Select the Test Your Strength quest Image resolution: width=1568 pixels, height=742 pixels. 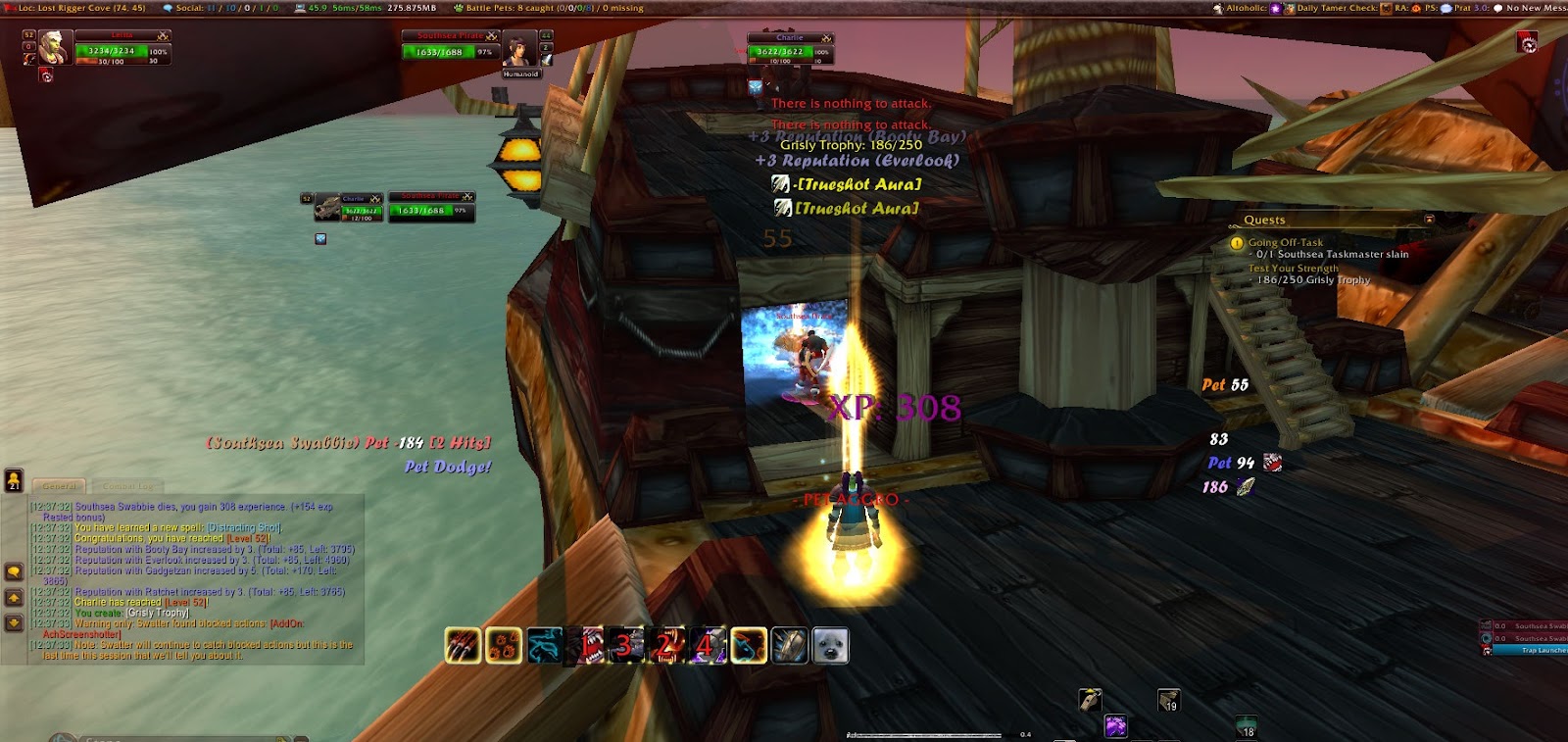click(x=1293, y=268)
